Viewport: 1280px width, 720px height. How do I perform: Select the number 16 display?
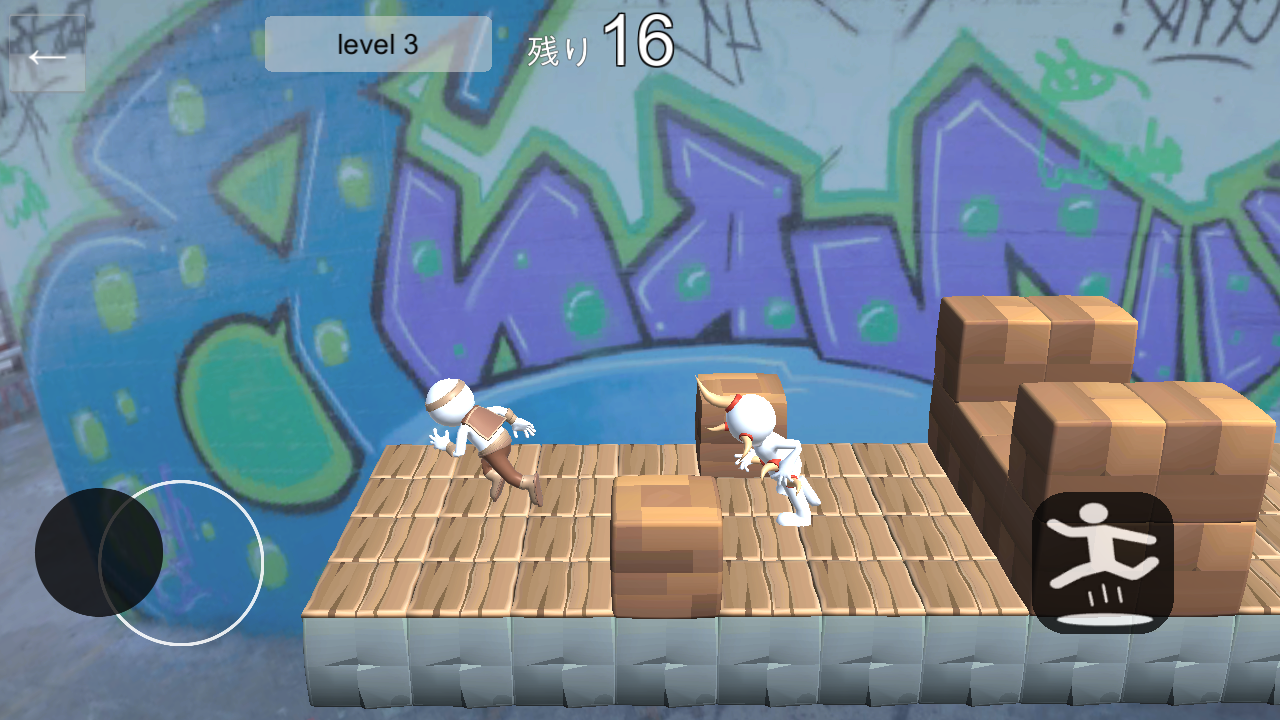[x=640, y=40]
